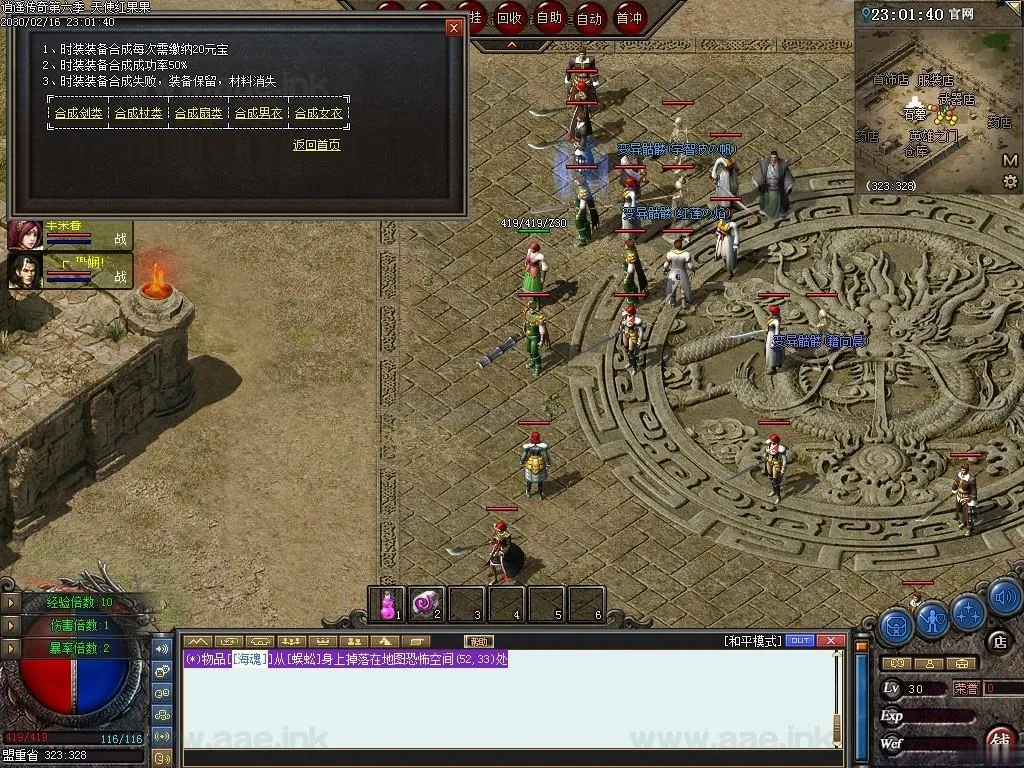The width and height of the screenshot is (1024, 768).
Task: Open the 首冲 first-recharge button
Action: click(629, 17)
